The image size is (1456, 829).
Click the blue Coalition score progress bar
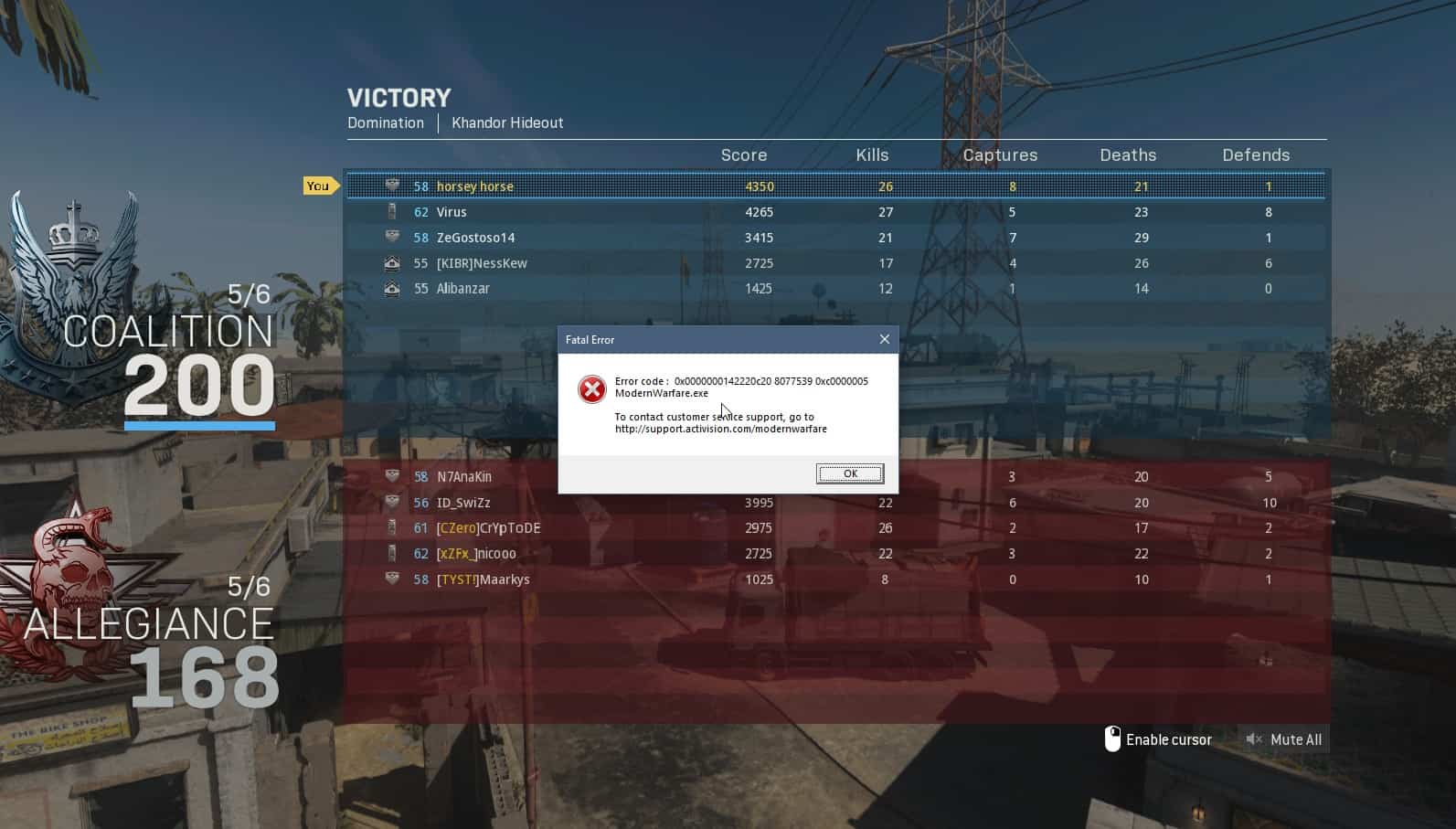click(199, 426)
